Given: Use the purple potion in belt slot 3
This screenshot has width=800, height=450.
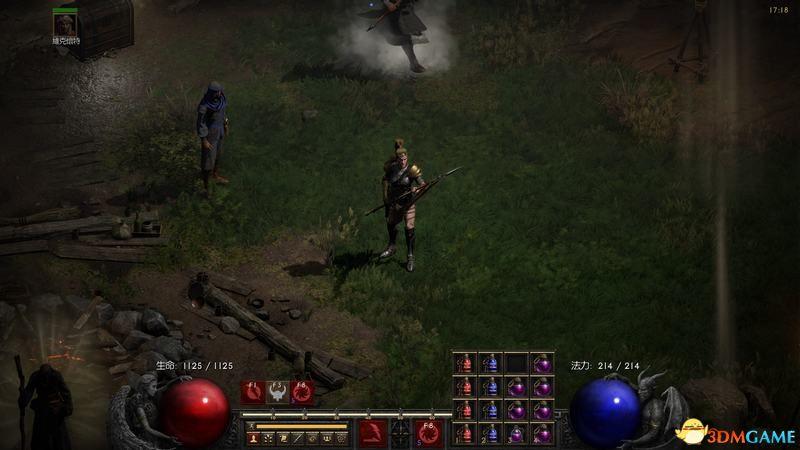Looking at the screenshot, I should 516,434.
